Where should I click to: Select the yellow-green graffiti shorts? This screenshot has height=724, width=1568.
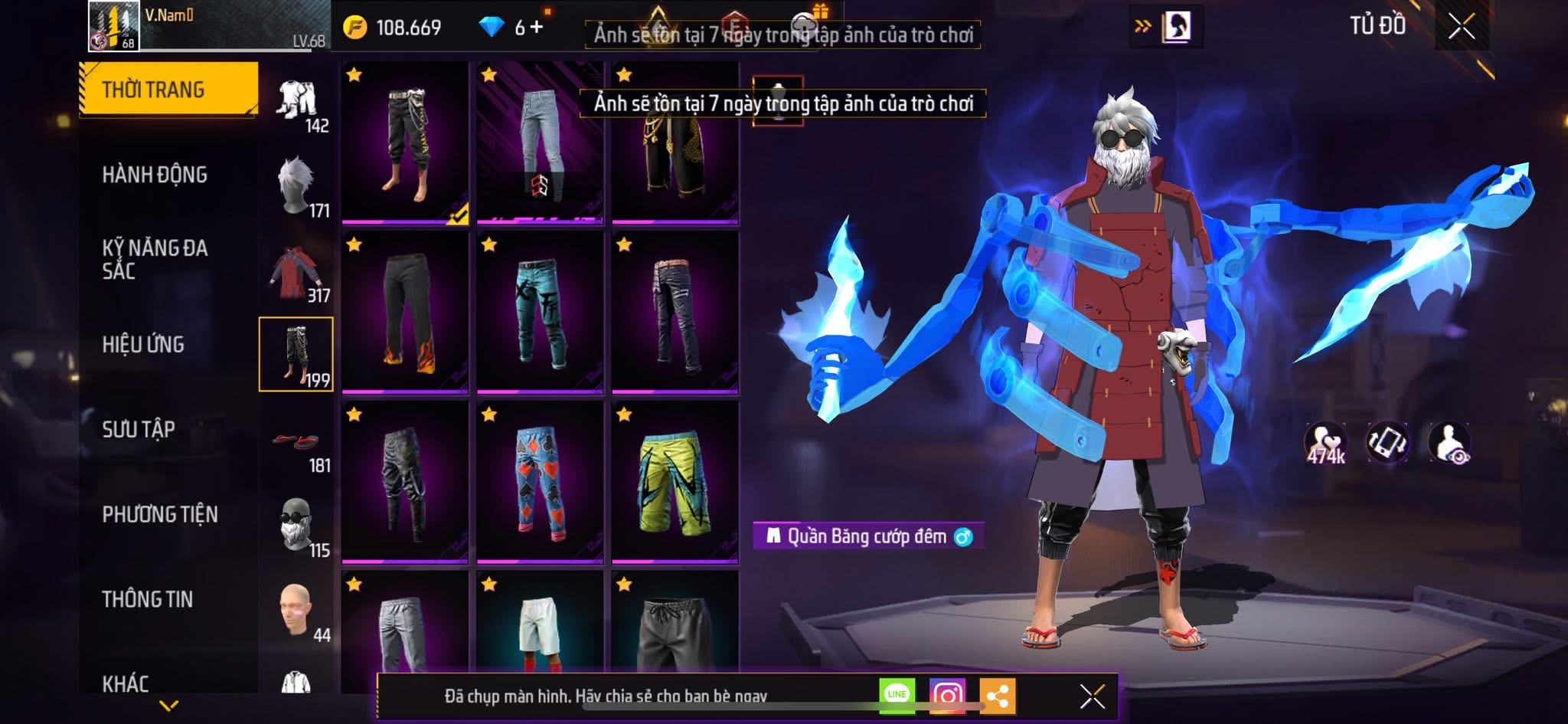pos(675,483)
